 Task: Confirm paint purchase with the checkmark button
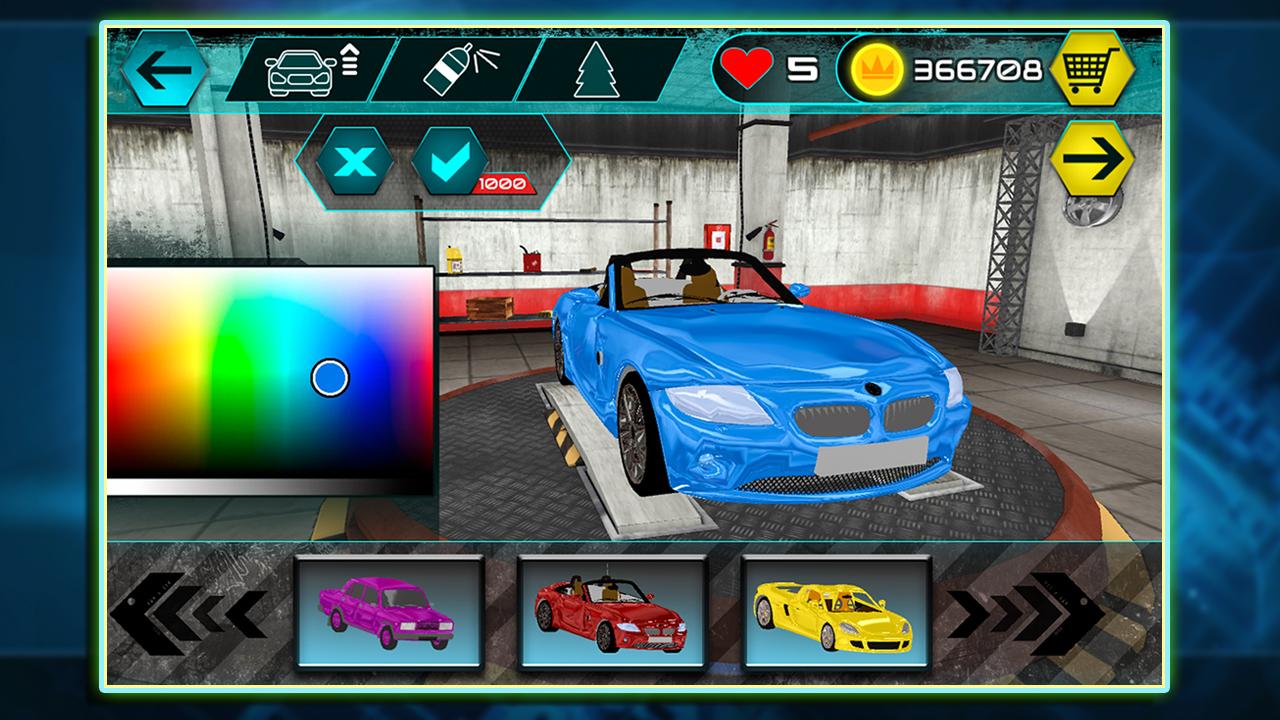[x=449, y=161]
